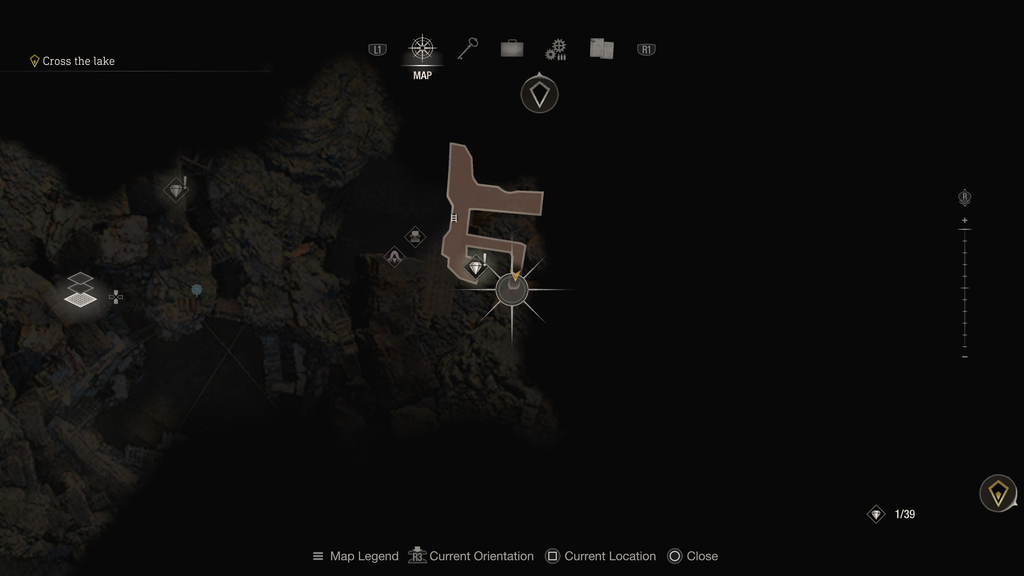Click the small blue marker on map
The image size is (1024, 576).
pos(197,290)
